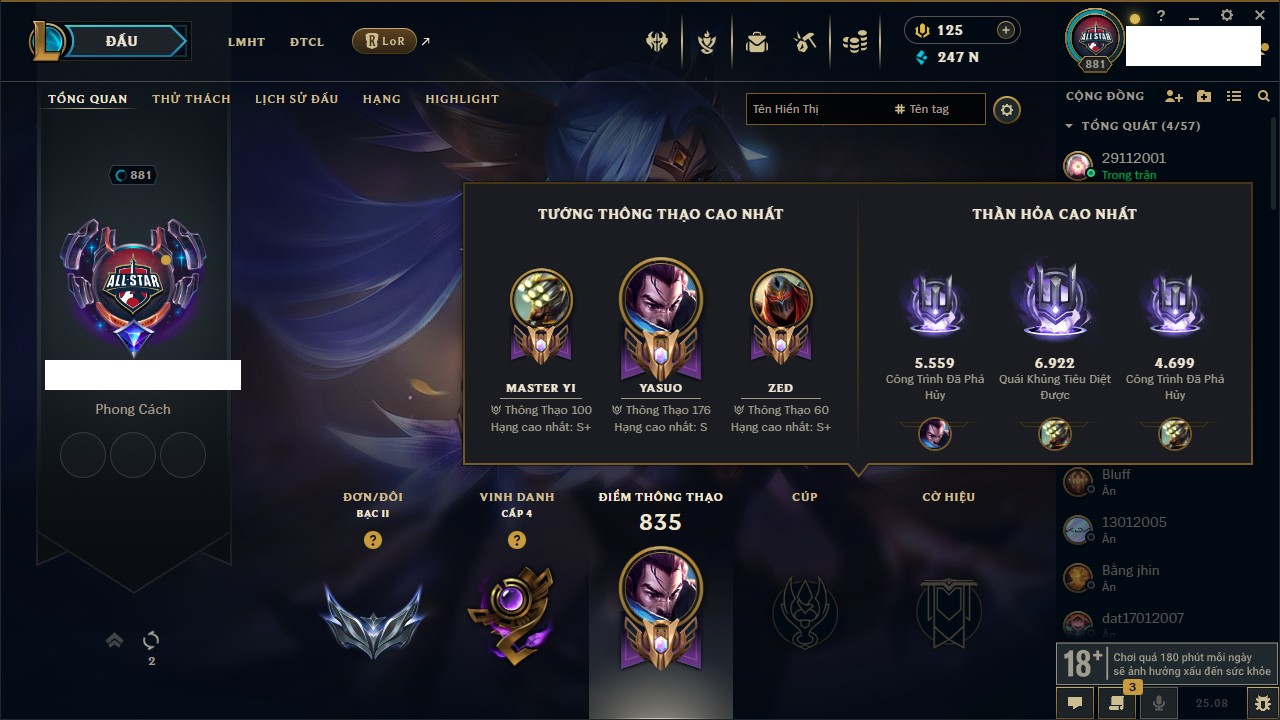The image size is (1280, 720).
Task: Open the LMHT game section
Action: (246, 42)
